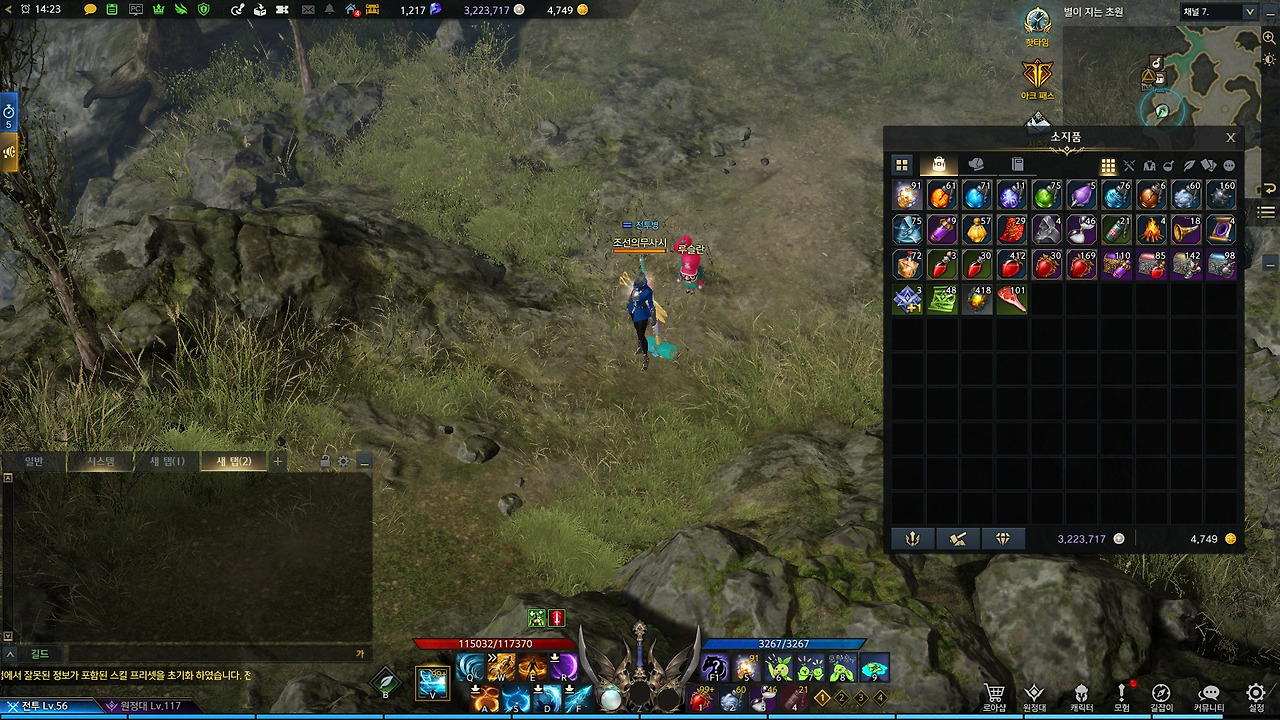Image resolution: width=1280 pixels, height=720 pixels.
Task: Select the golden horn item slot
Action: (x=1186, y=231)
